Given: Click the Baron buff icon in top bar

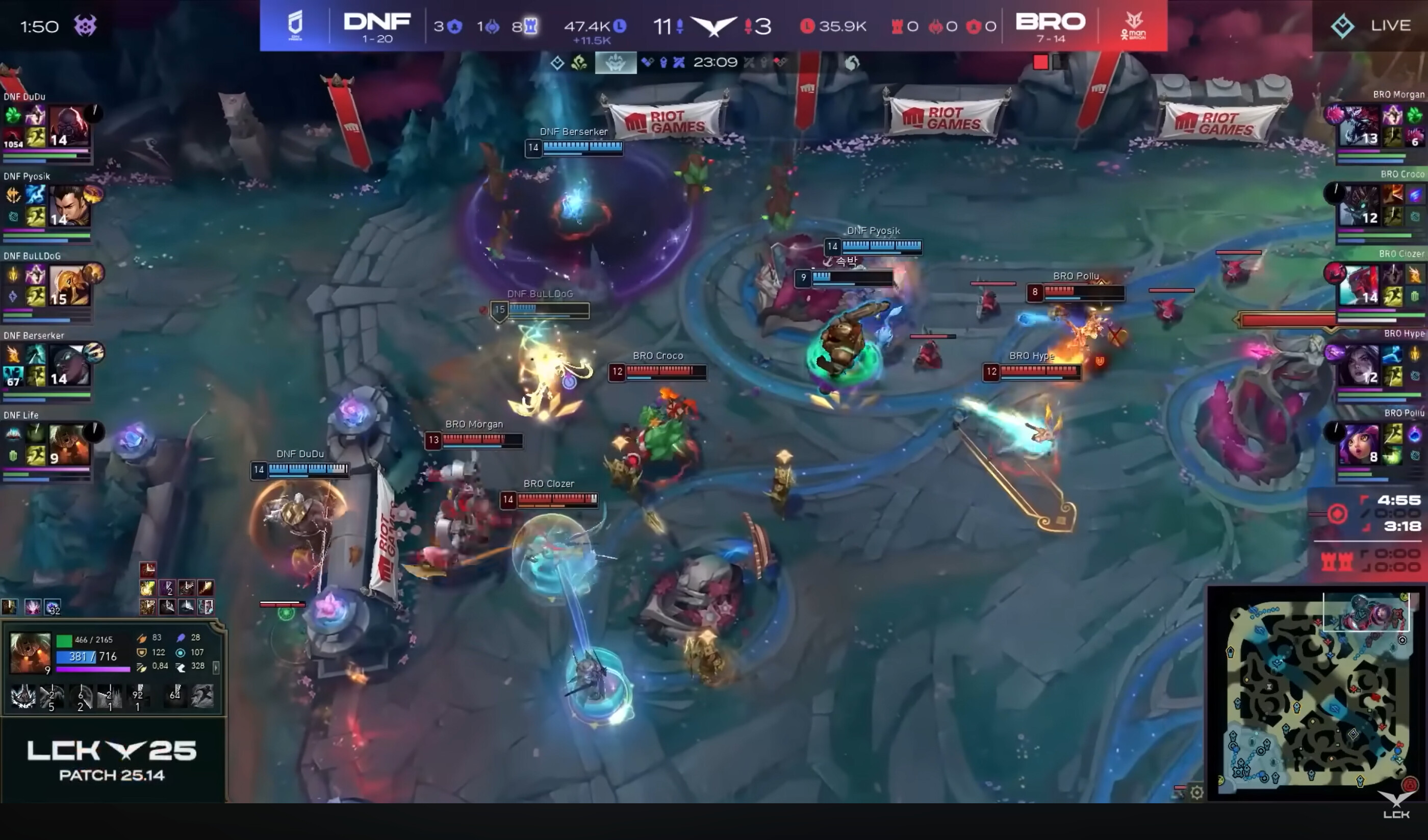Looking at the screenshot, I should 616,62.
